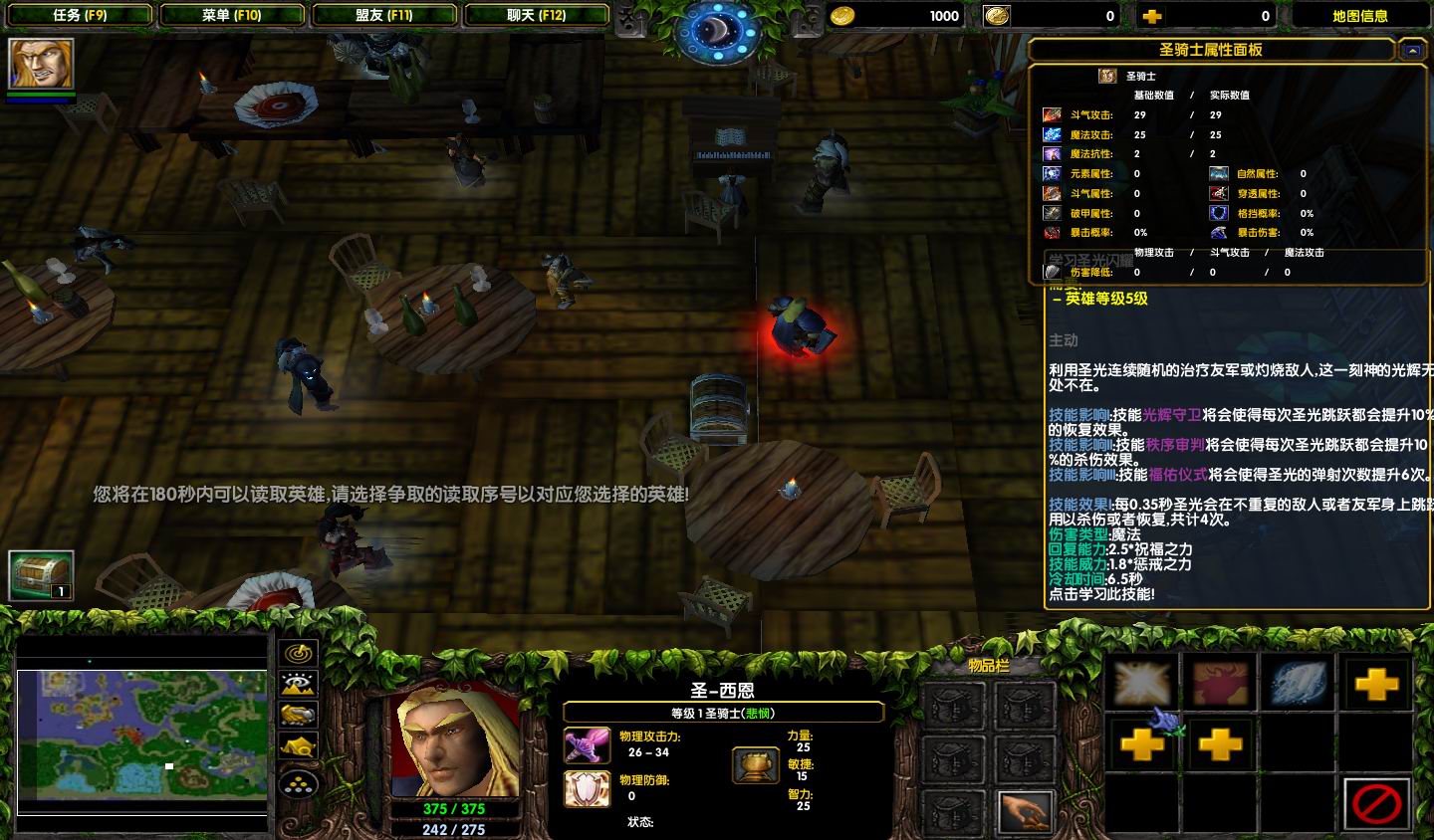Learn the red and gold emblem skill
The height and width of the screenshot is (840, 1434).
[x=1220, y=684]
